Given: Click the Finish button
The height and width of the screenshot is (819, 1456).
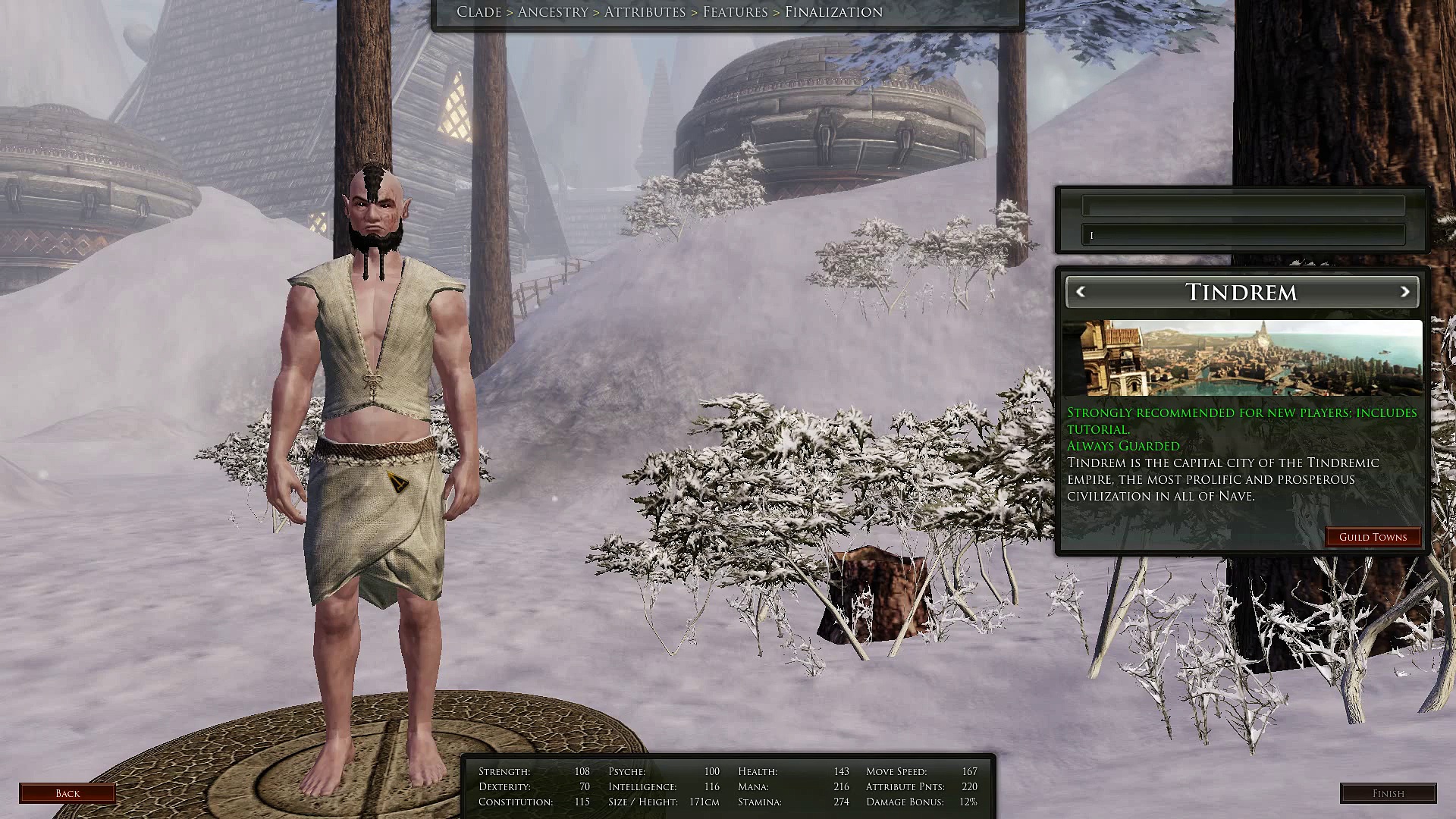Looking at the screenshot, I should pos(1388,793).
